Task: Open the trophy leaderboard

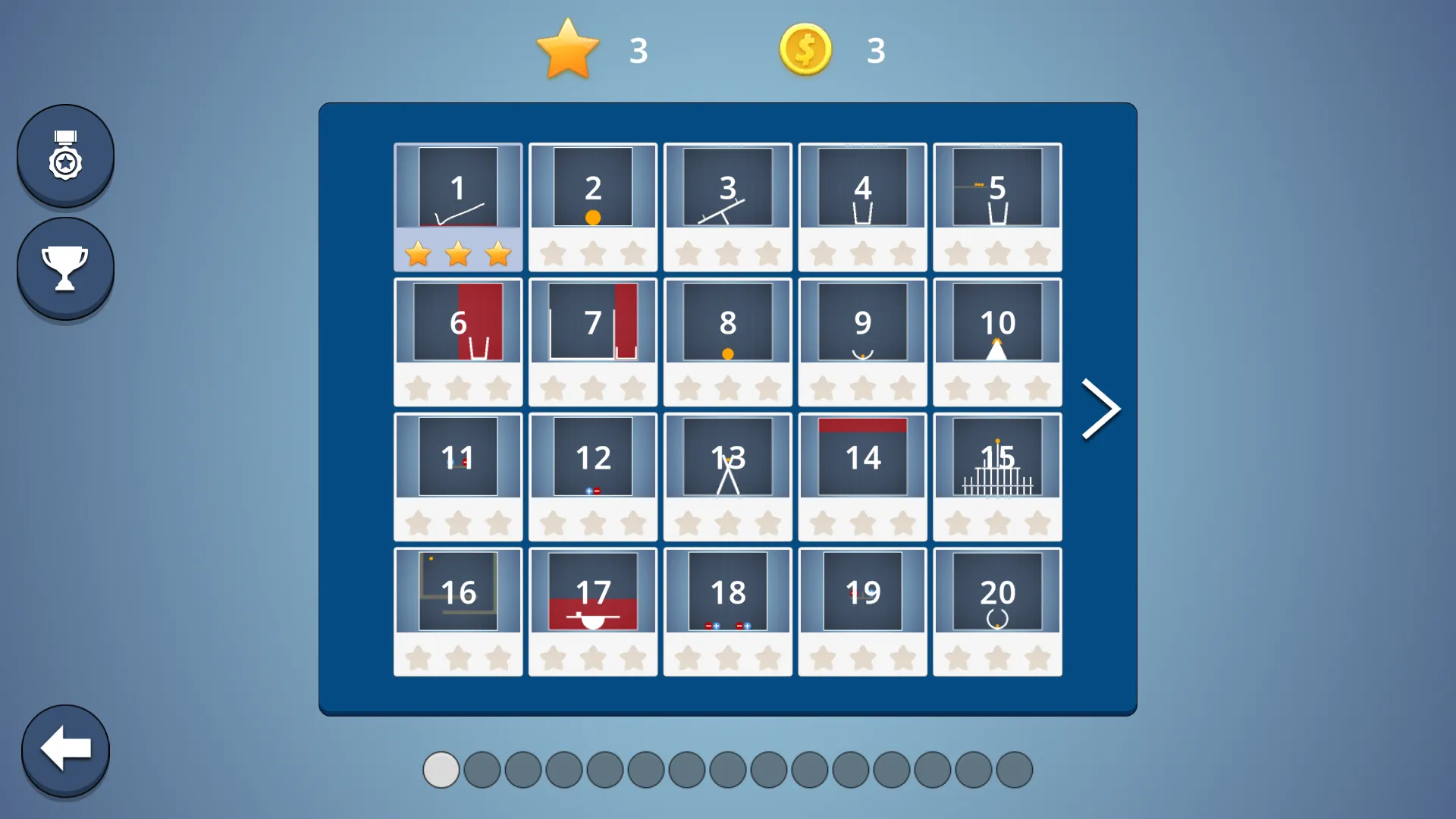Action: pyautogui.click(x=65, y=266)
